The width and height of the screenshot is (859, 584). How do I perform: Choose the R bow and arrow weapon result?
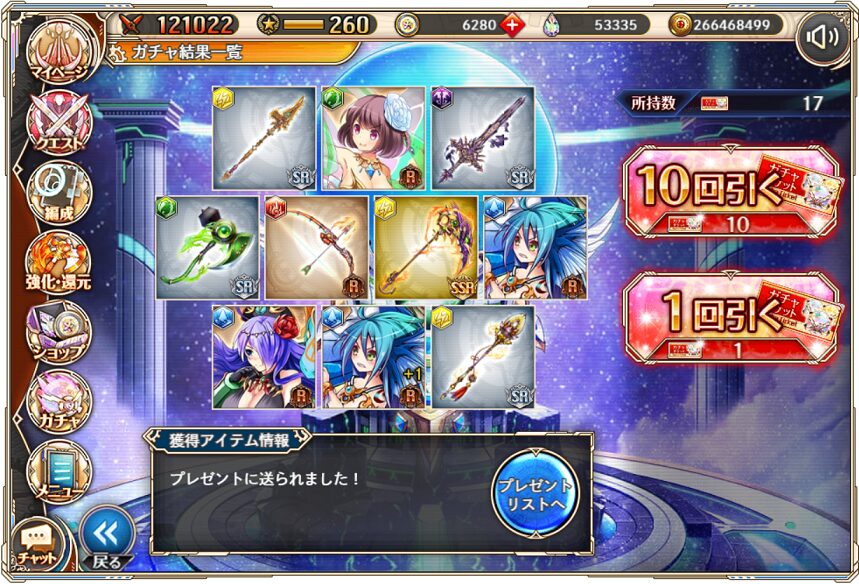click(318, 247)
